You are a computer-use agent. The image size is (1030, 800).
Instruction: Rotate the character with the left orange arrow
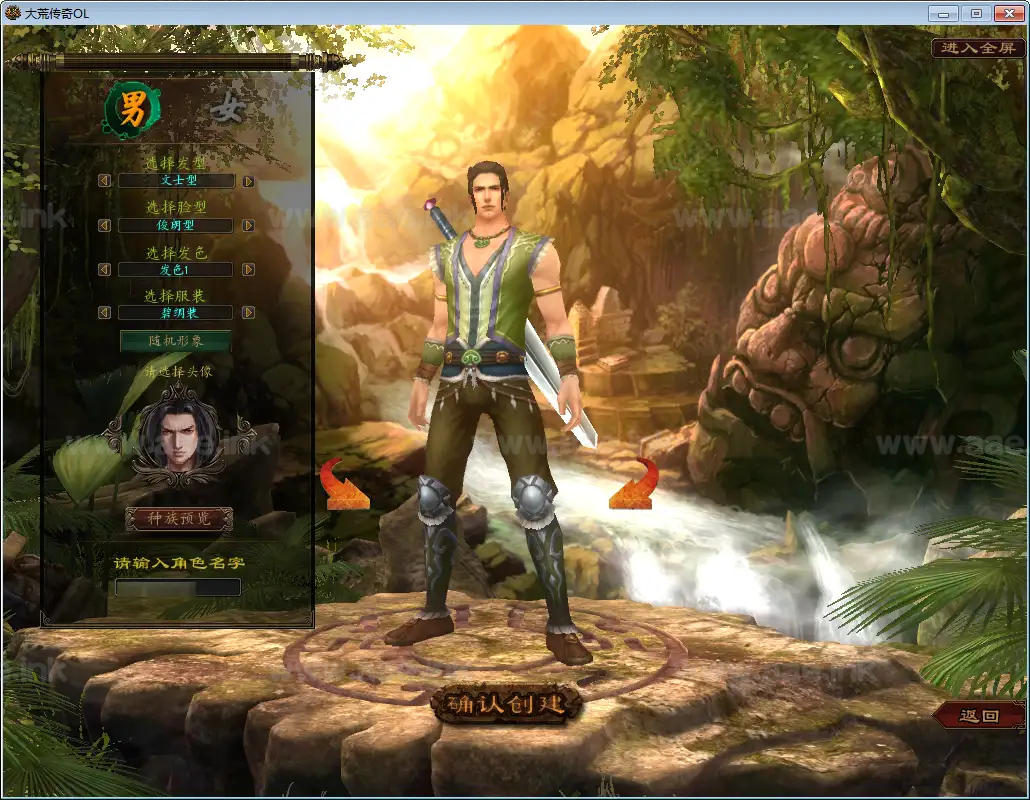[x=345, y=486]
